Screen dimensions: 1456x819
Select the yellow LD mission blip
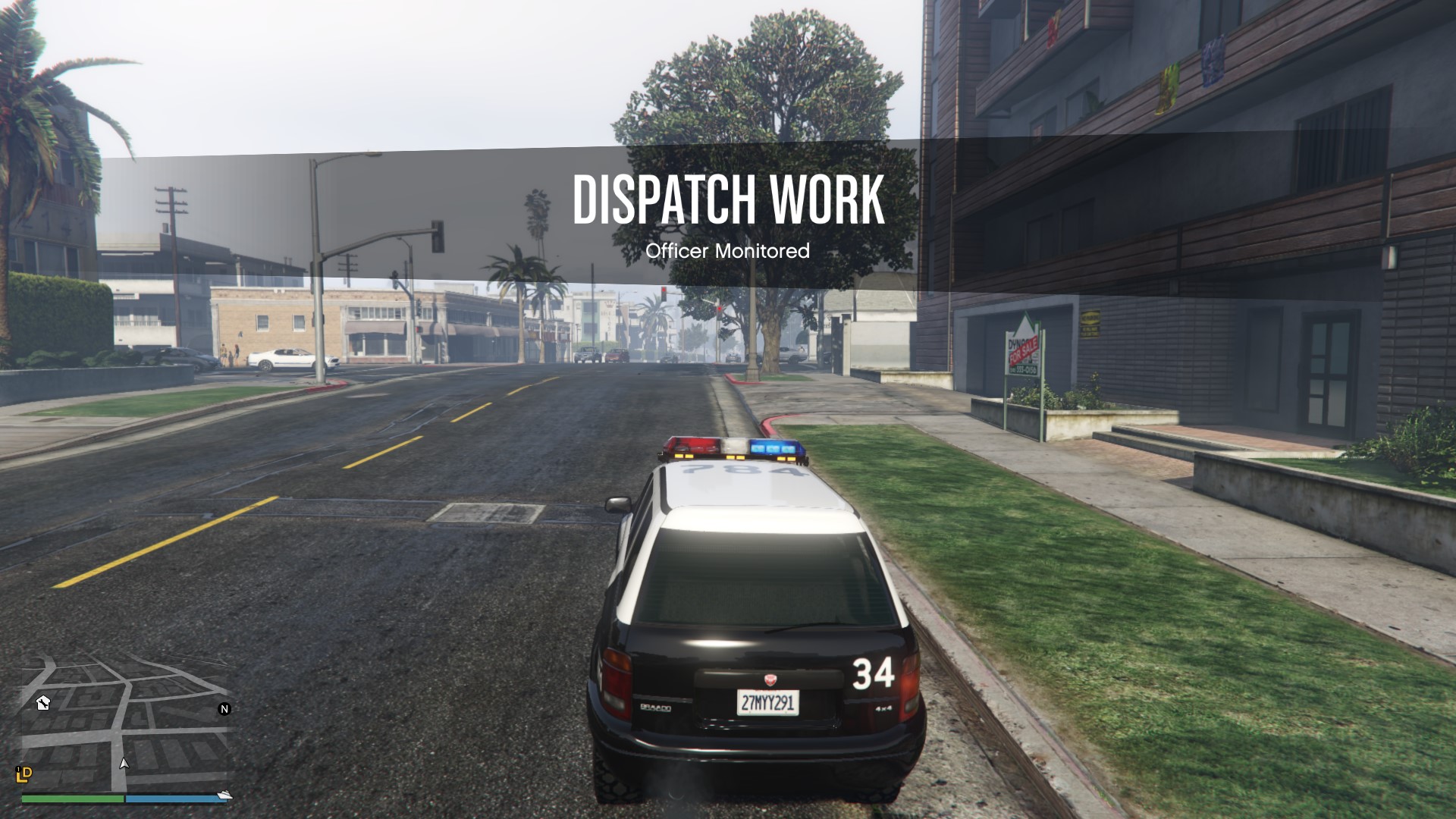24,776
